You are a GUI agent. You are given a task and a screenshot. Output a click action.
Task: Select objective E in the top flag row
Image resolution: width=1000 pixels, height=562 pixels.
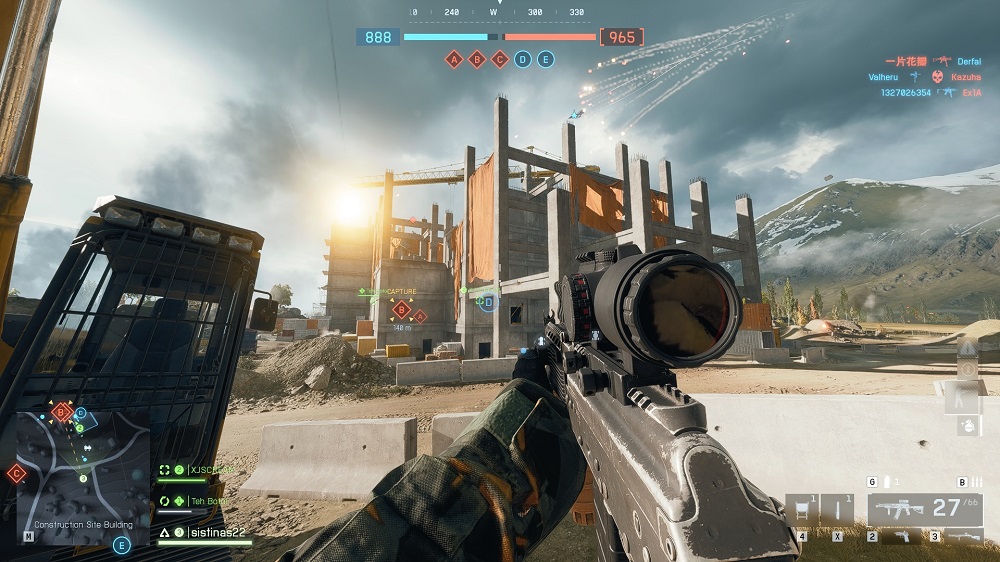546,60
